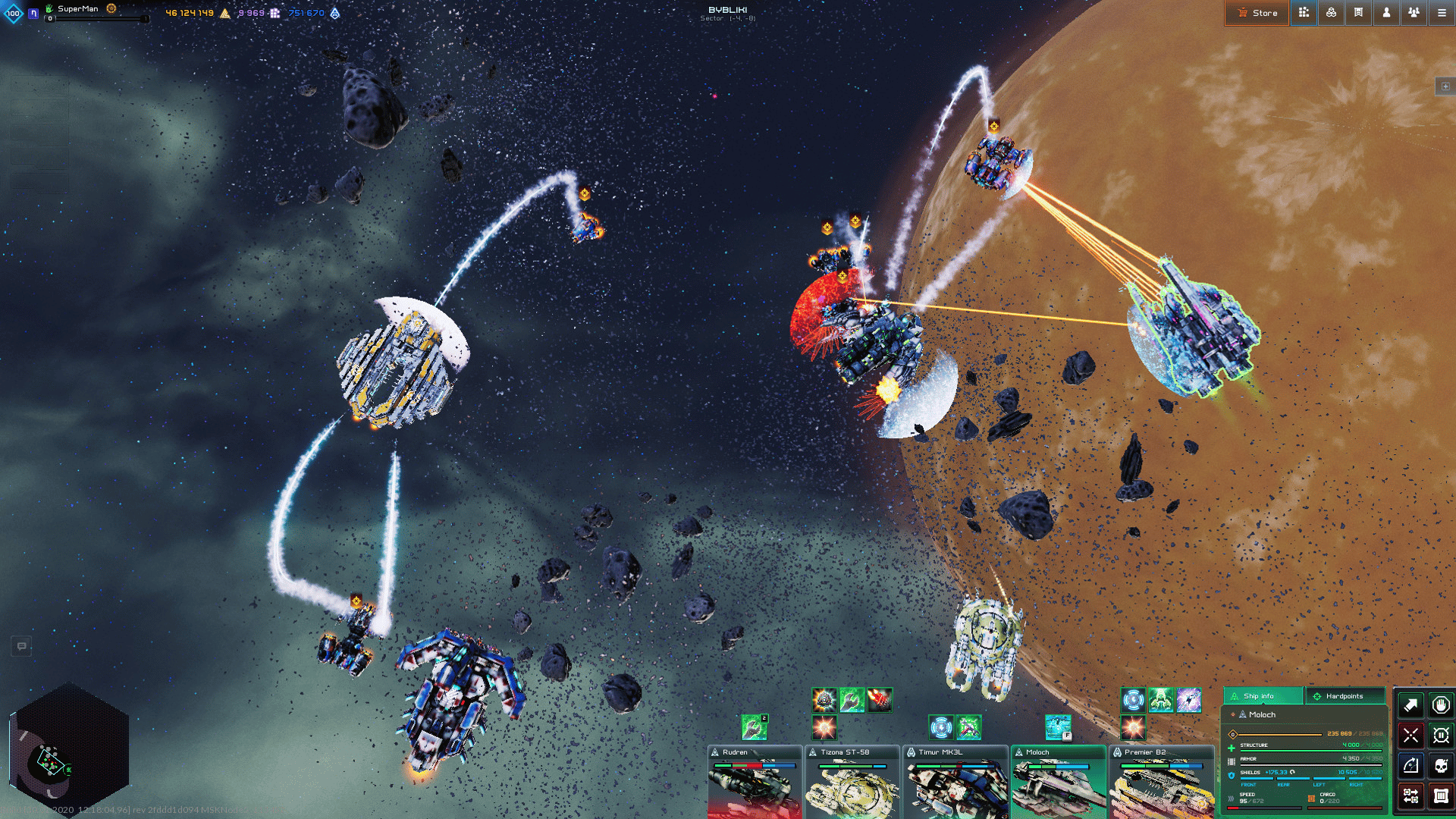Click the skull command button
The image size is (1456, 819).
[1441, 766]
